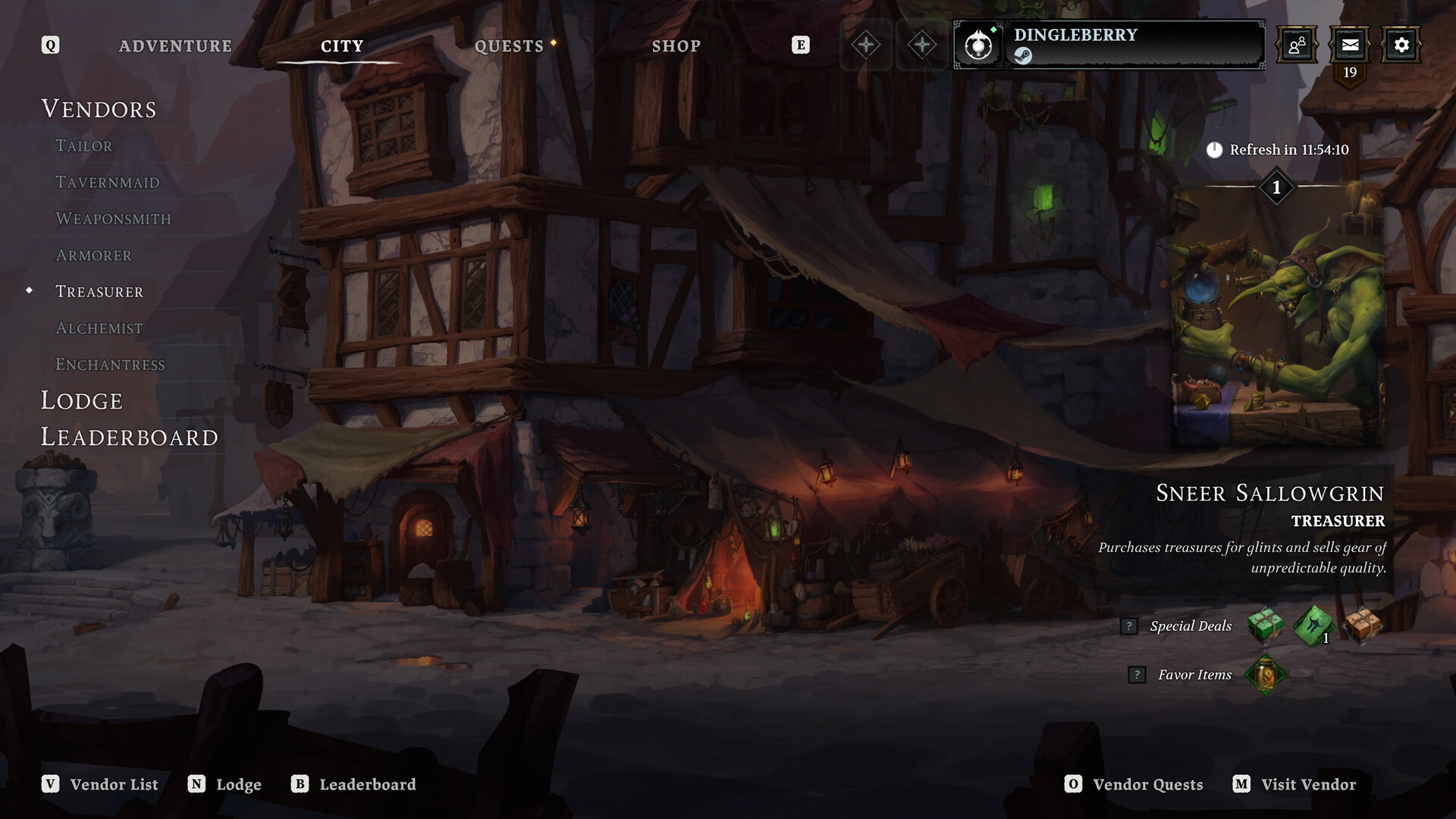The image size is (1456, 819).
Task: Open the mail inbox
Action: [x=1350, y=45]
